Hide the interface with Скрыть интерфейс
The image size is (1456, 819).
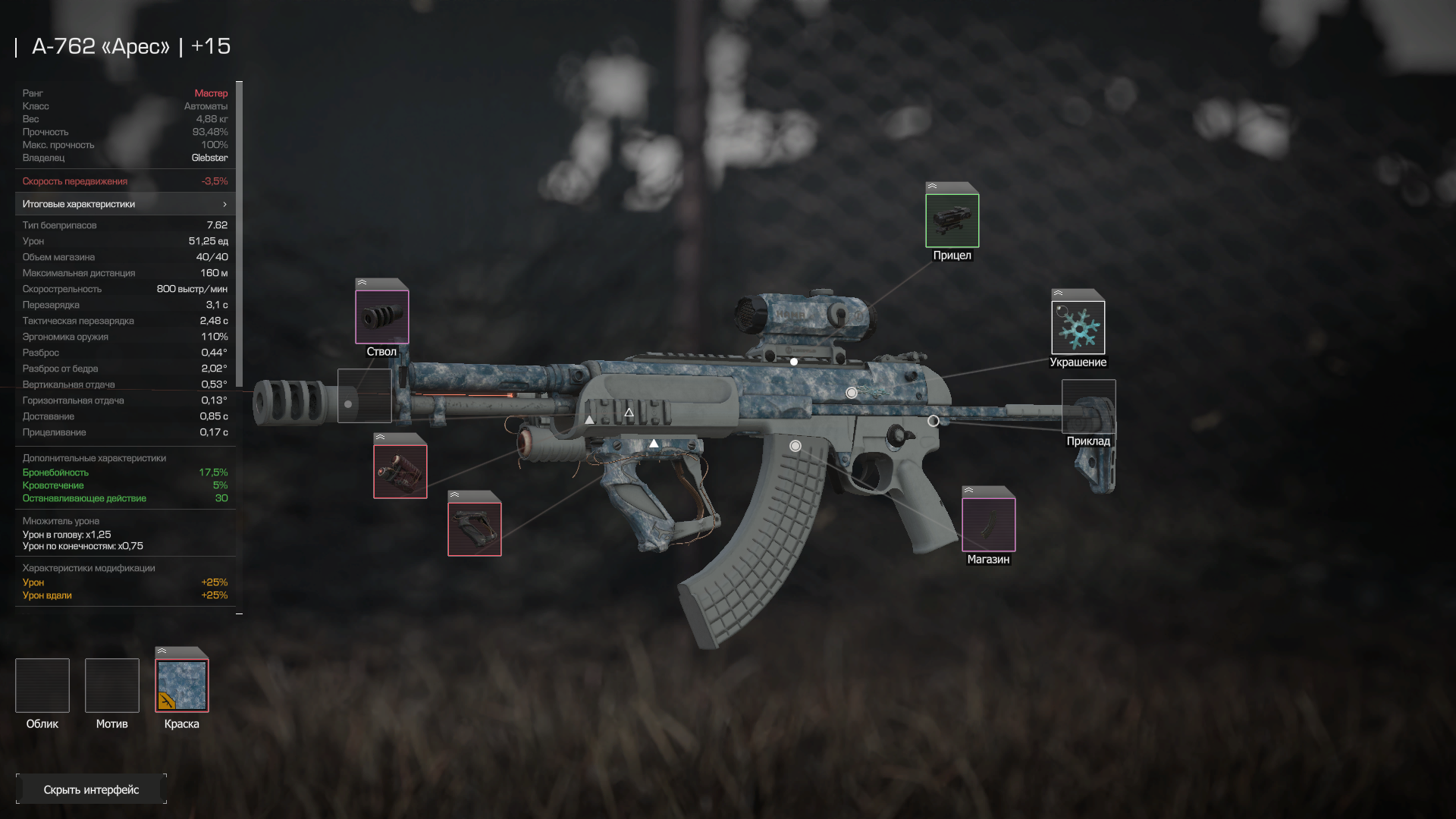pyautogui.click(x=91, y=789)
